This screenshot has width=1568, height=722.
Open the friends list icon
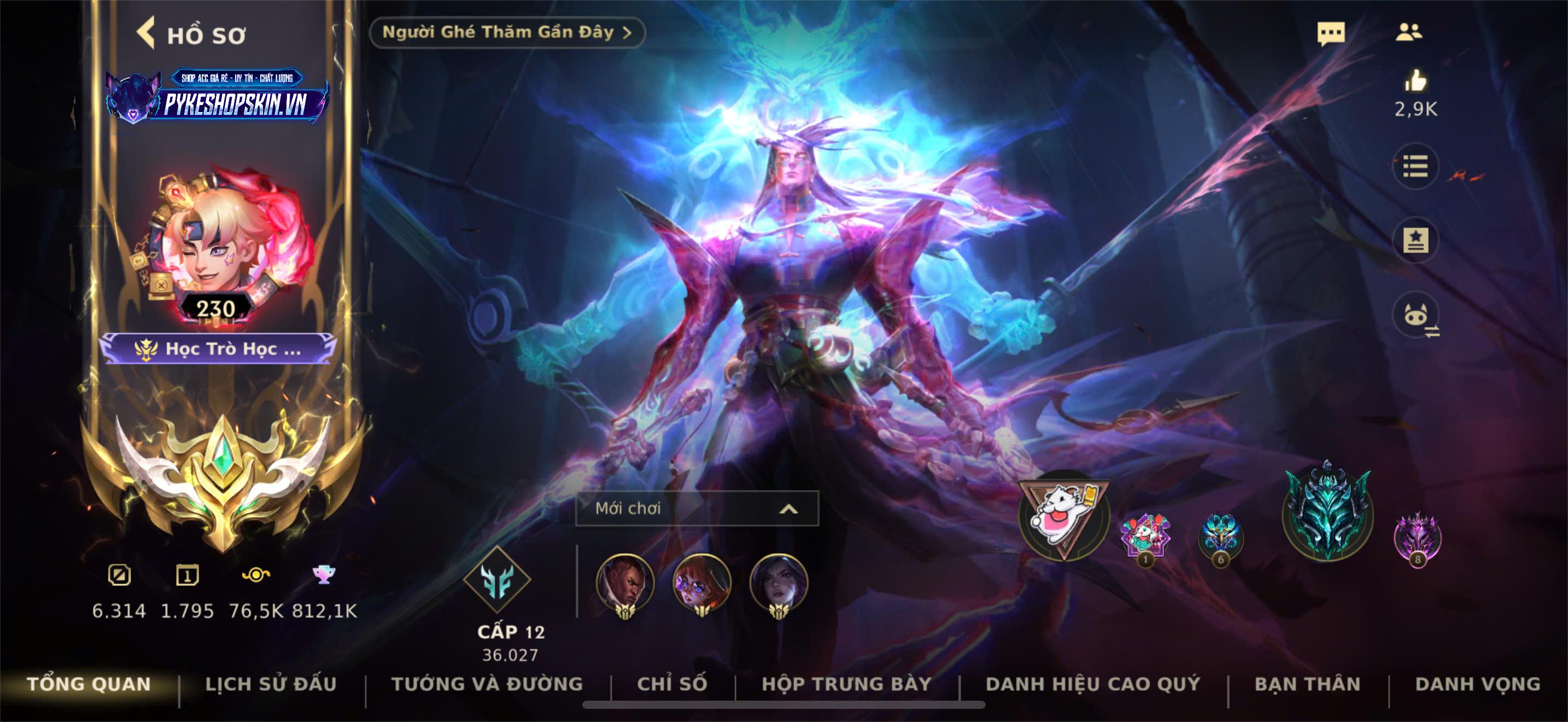point(1408,32)
